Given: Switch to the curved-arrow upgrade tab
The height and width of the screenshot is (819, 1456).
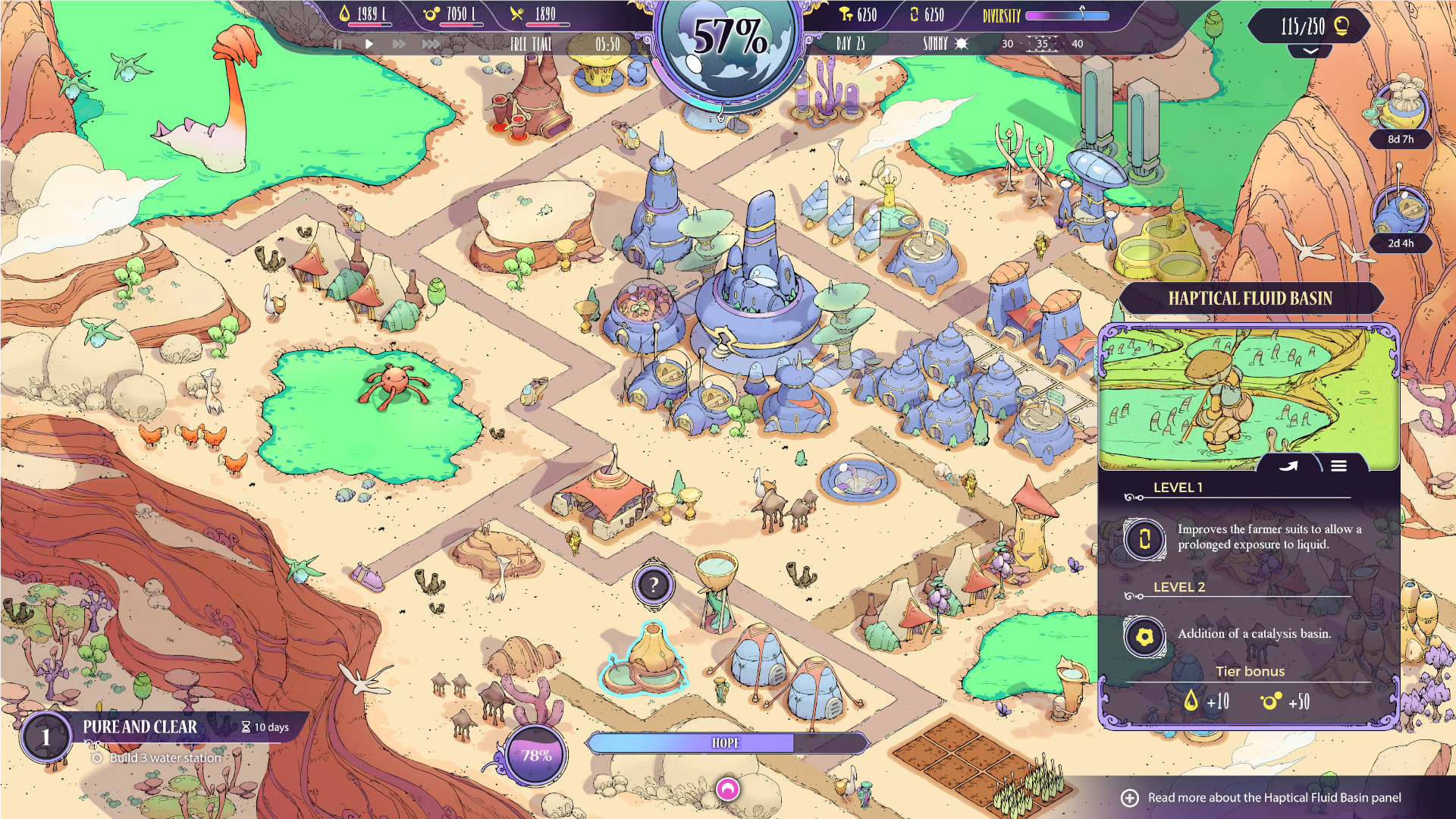Looking at the screenshot, I should click(x=1289, y=466).
